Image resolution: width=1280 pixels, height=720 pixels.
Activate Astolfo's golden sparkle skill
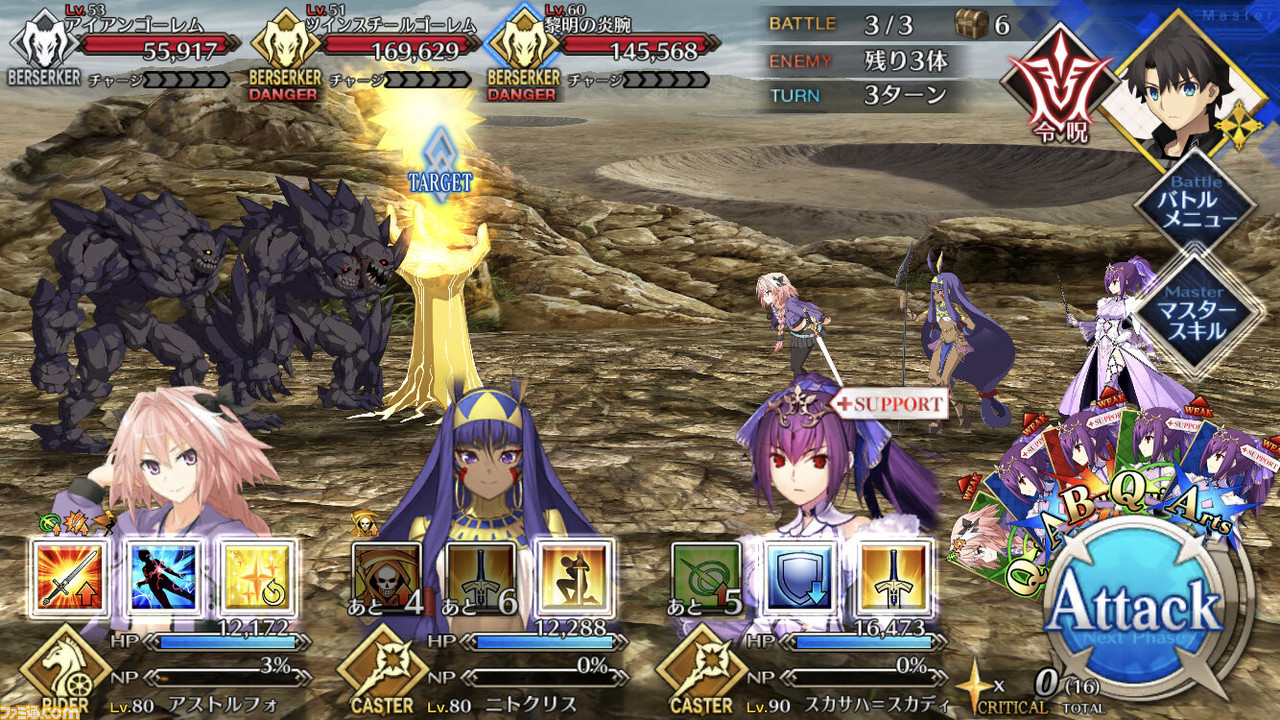pos(257,577)
